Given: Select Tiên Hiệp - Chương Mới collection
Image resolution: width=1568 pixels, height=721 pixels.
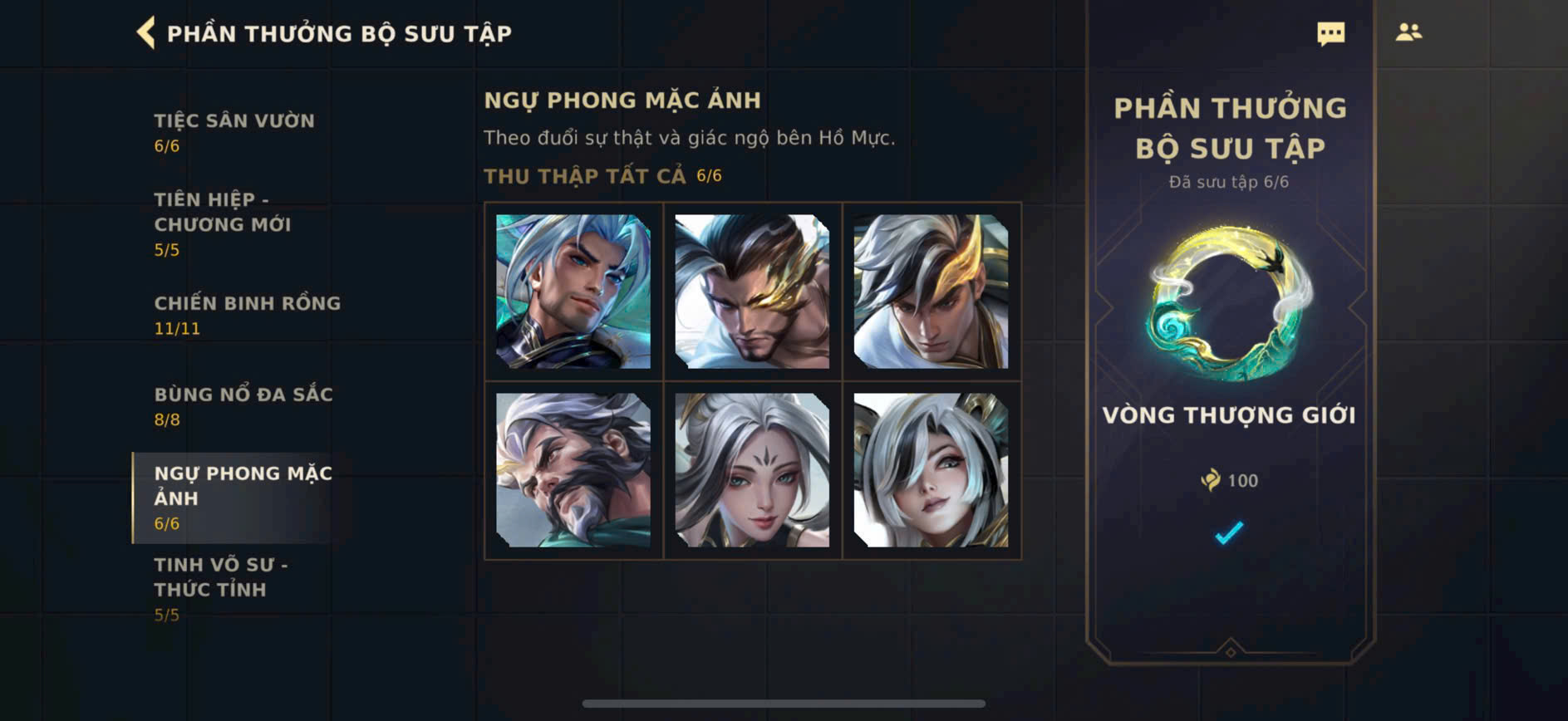Looking at the screenshot, I should 222,223.
